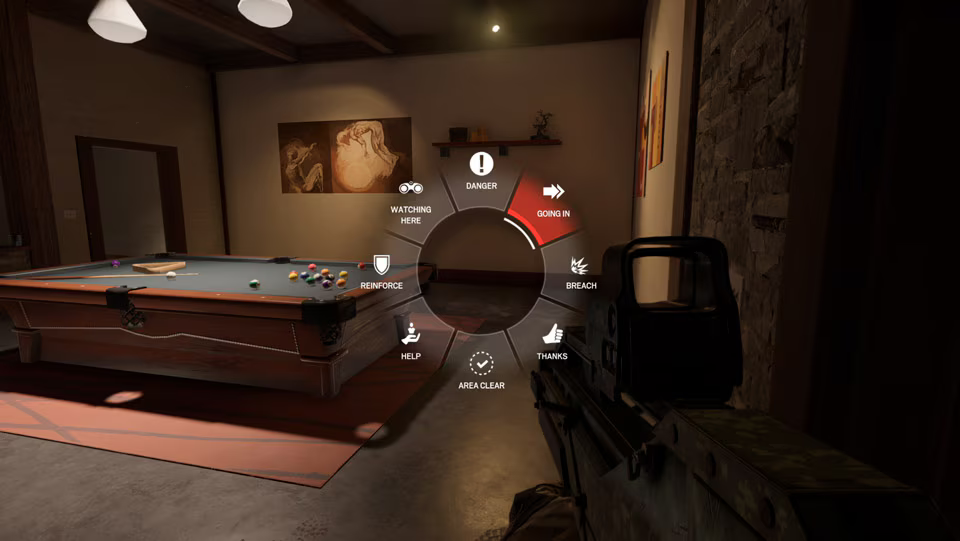Select the Danger ping option
The width and height of the screenshot is (960, 541).
tap(481, 171)
